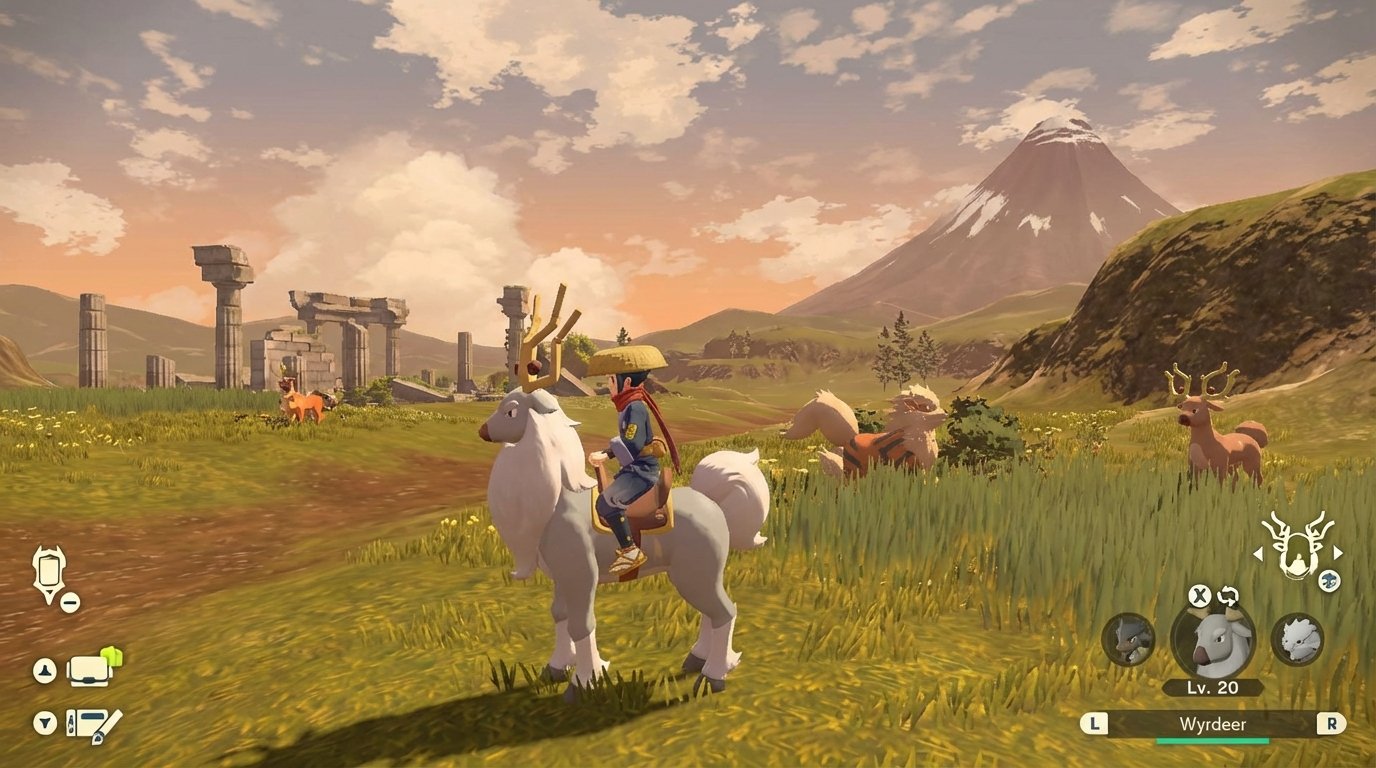Click the left arrow to change ride Pokémon
The width and height of the screenshot is (1376, 768).
(x=1258, y=554)
